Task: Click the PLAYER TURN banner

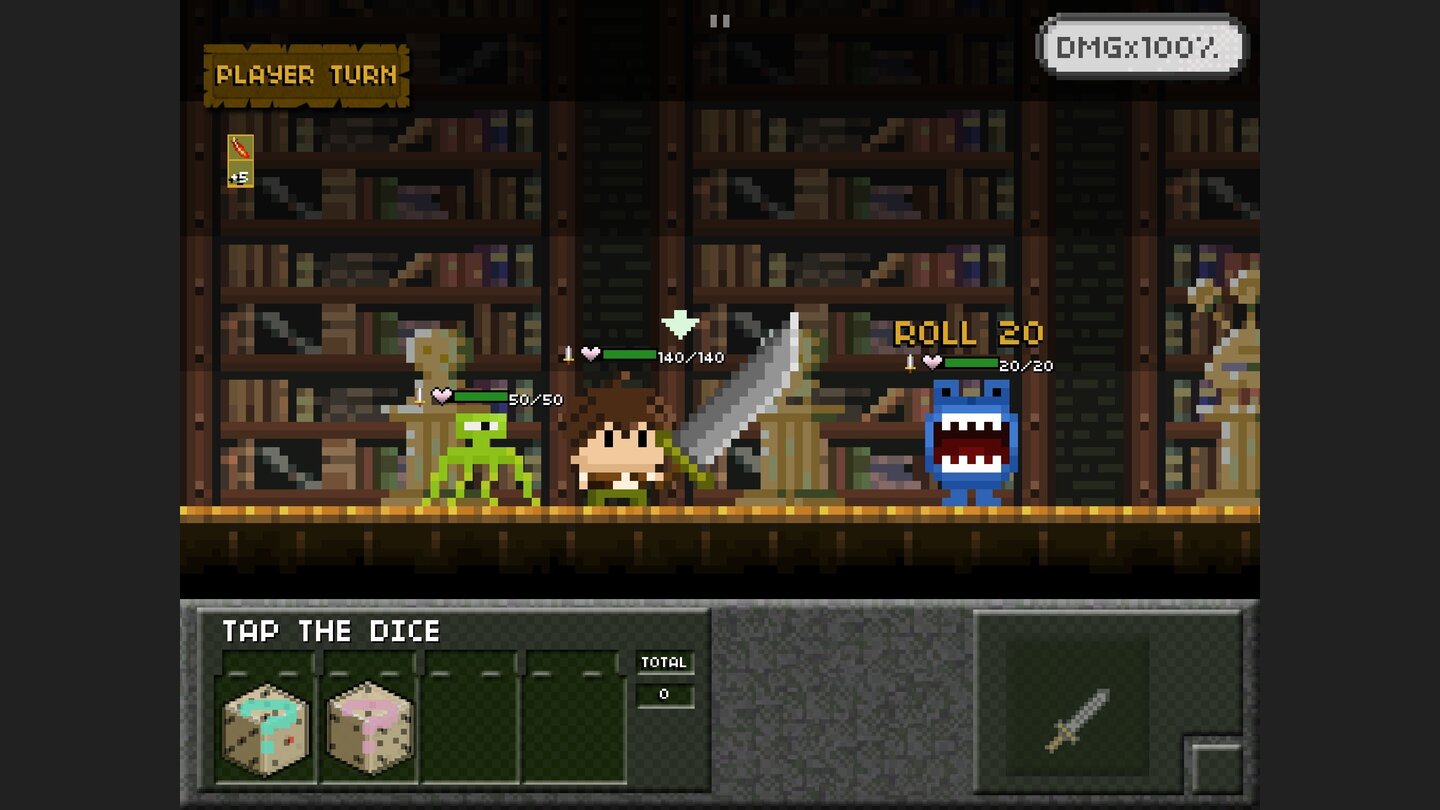Action: (x=305, y=75)
